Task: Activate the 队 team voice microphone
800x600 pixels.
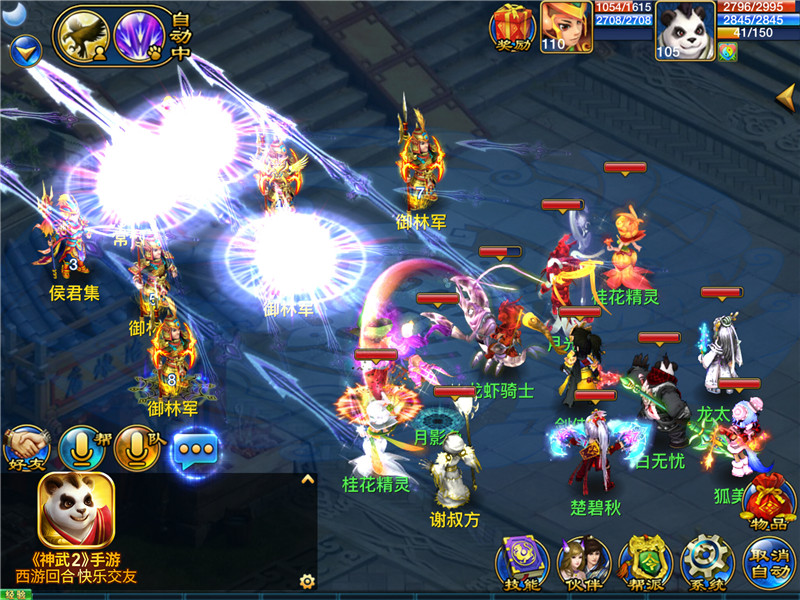Action: [x=137, y=449]
